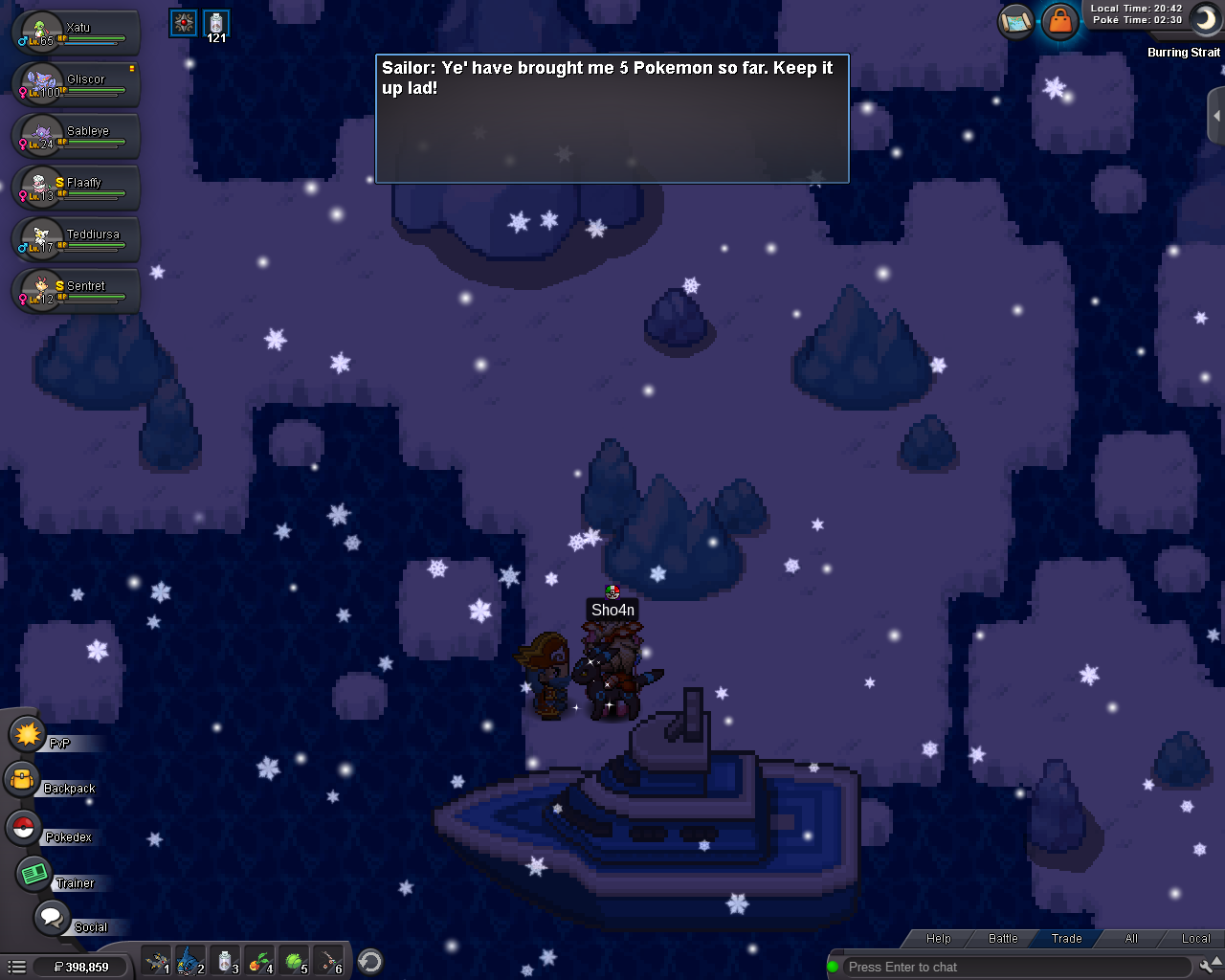Select the Teddiursa party slot
1225x980 pixels.
(x=75, y=239)
